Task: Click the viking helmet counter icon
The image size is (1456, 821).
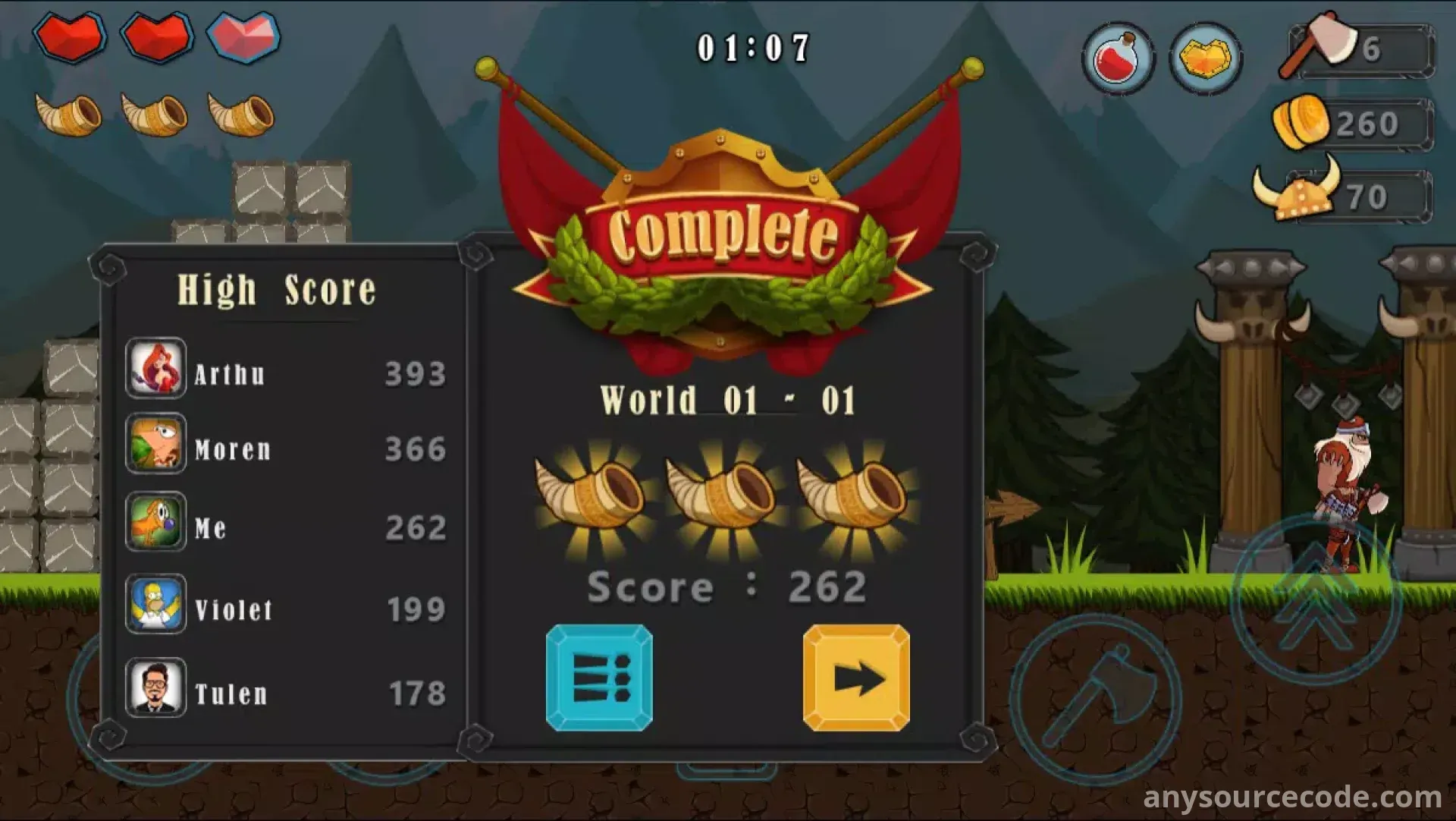Action: (x=1298, y=190)
